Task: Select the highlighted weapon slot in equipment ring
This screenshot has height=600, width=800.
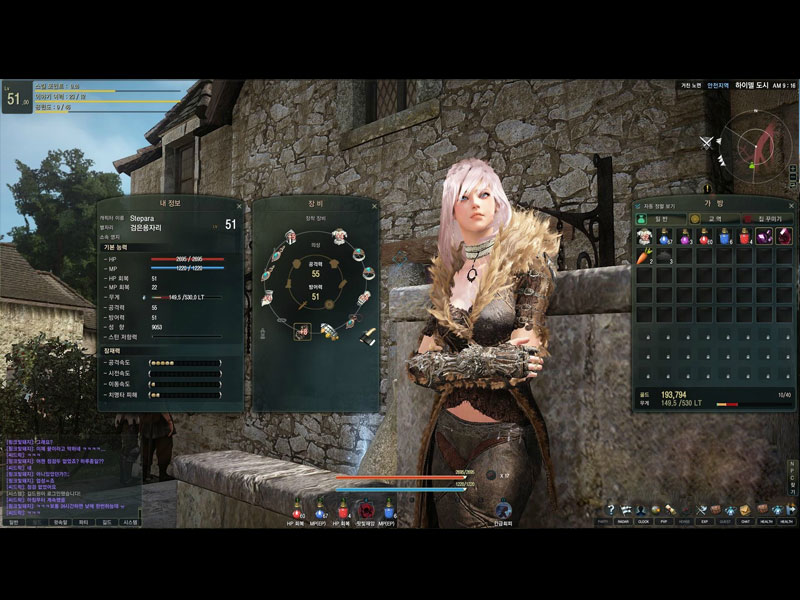Action: tap(301, 331)
